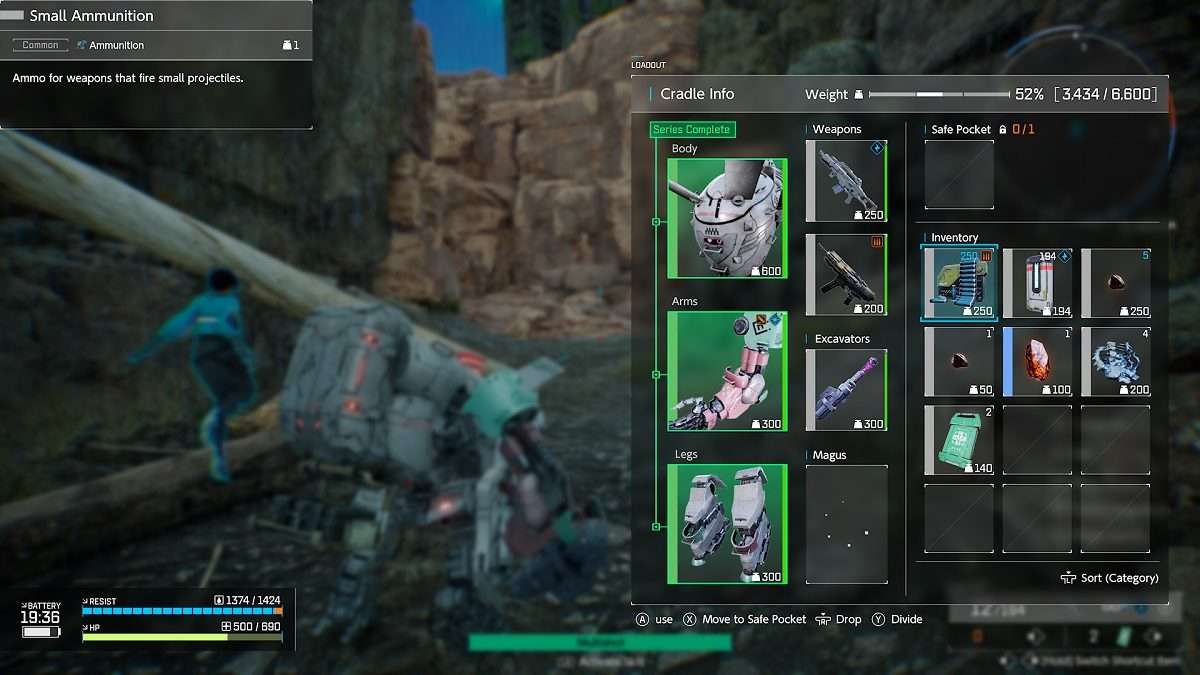Pick the red crystal ore item

[x=1037, y=362]
